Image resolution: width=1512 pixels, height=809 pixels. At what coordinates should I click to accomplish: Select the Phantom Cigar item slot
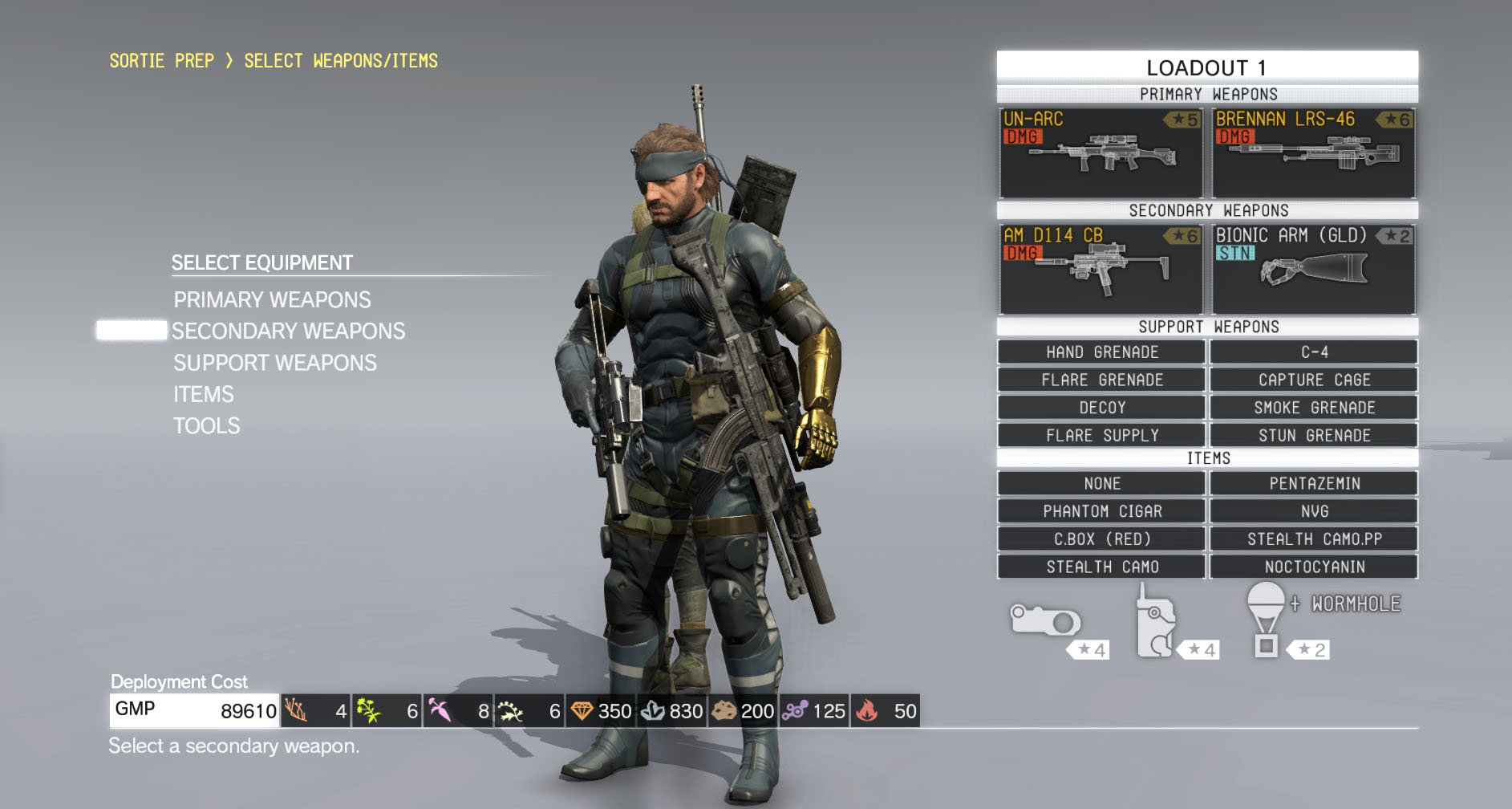[x=1101, y=511]
